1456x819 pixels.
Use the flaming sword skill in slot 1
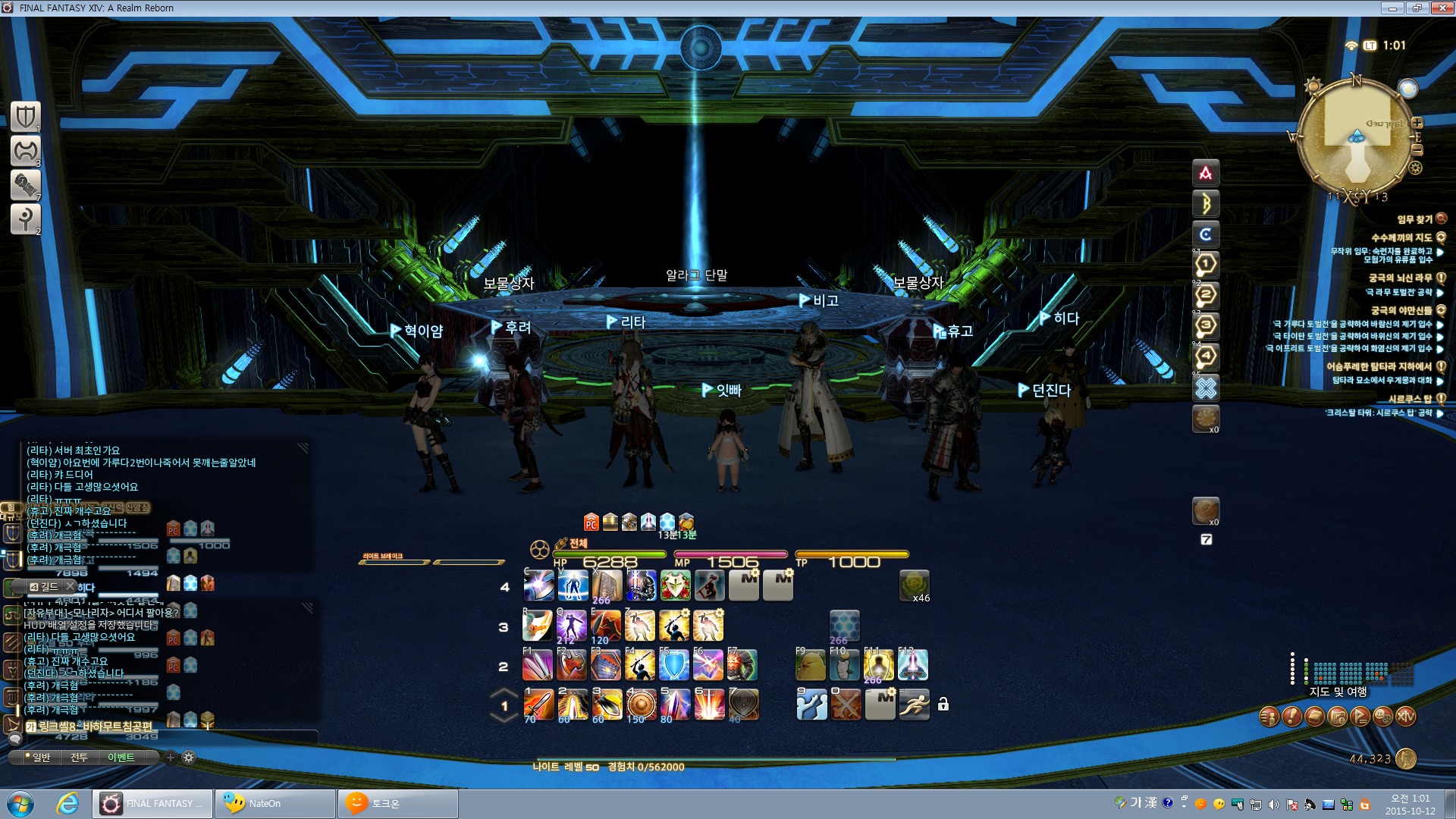coord(538,705)
